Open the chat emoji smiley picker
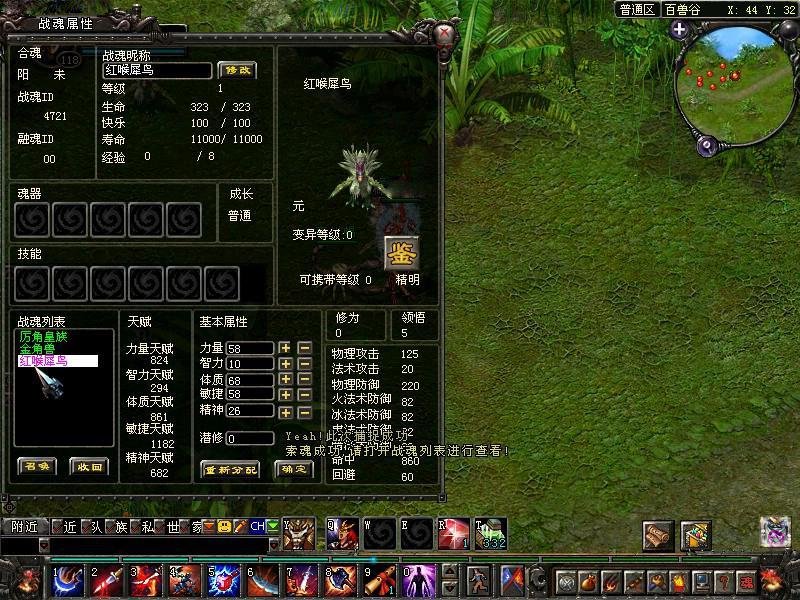The image size is (800, 600). coord(224,526)
